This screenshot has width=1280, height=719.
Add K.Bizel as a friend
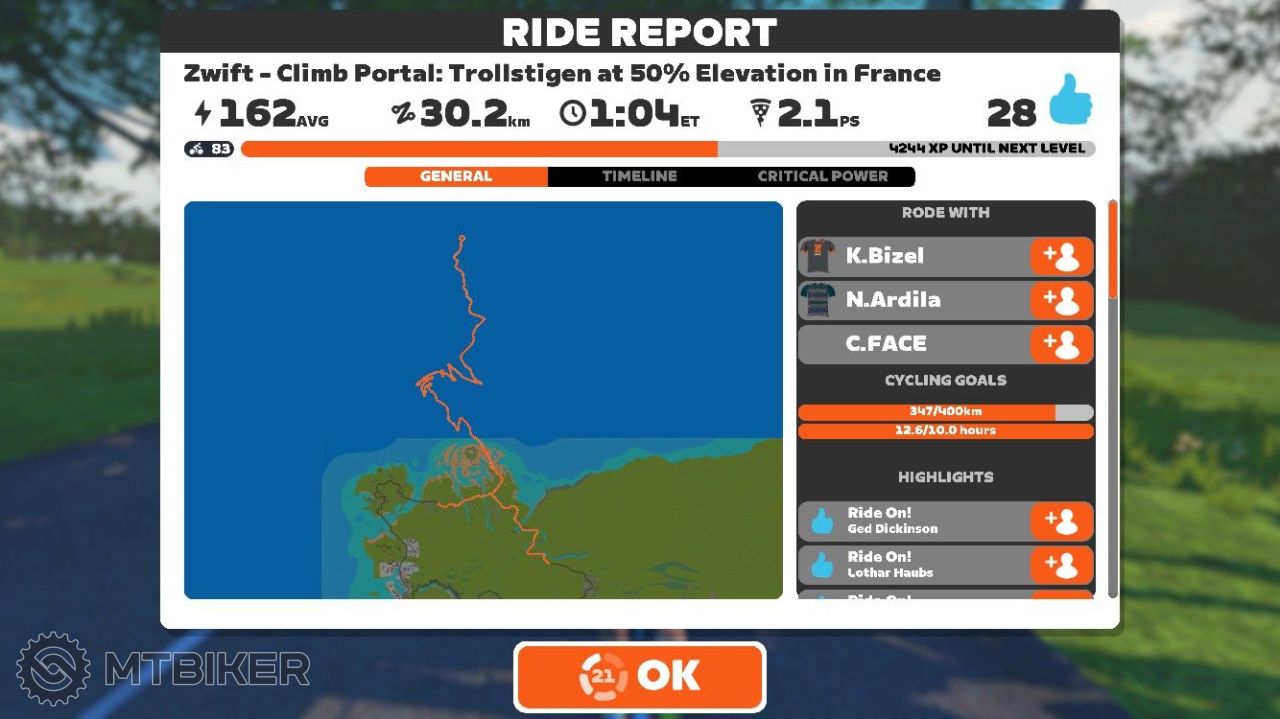pyautogui.click(x=1061, y=256)
